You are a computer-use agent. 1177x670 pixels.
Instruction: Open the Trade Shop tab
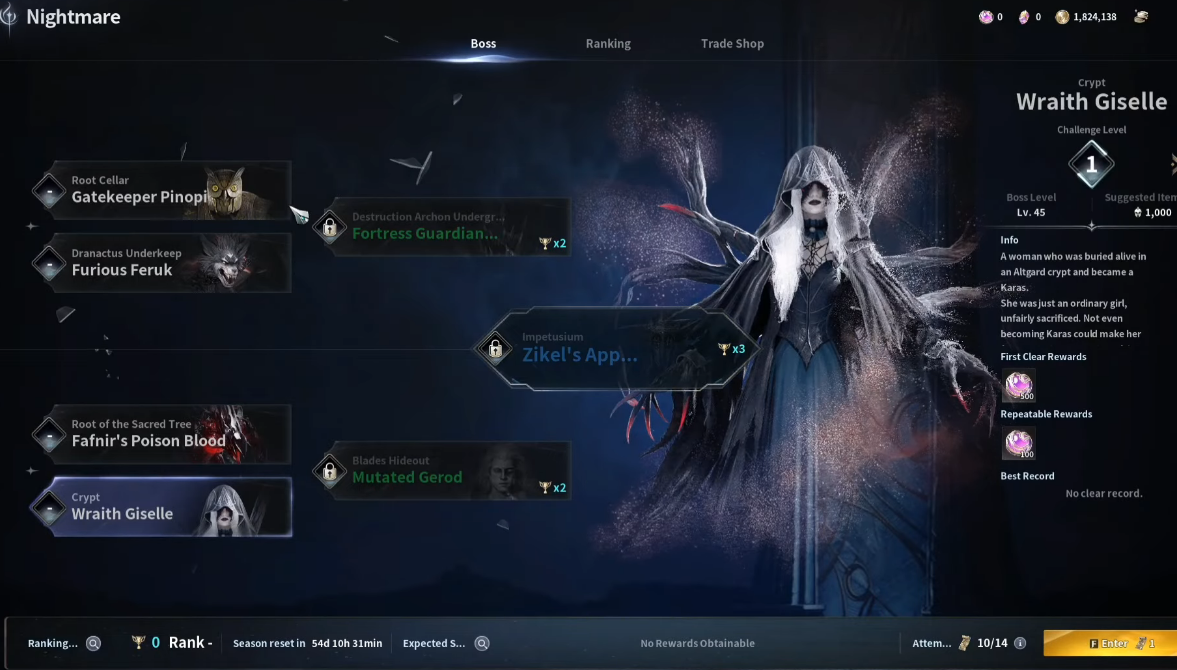732,44
